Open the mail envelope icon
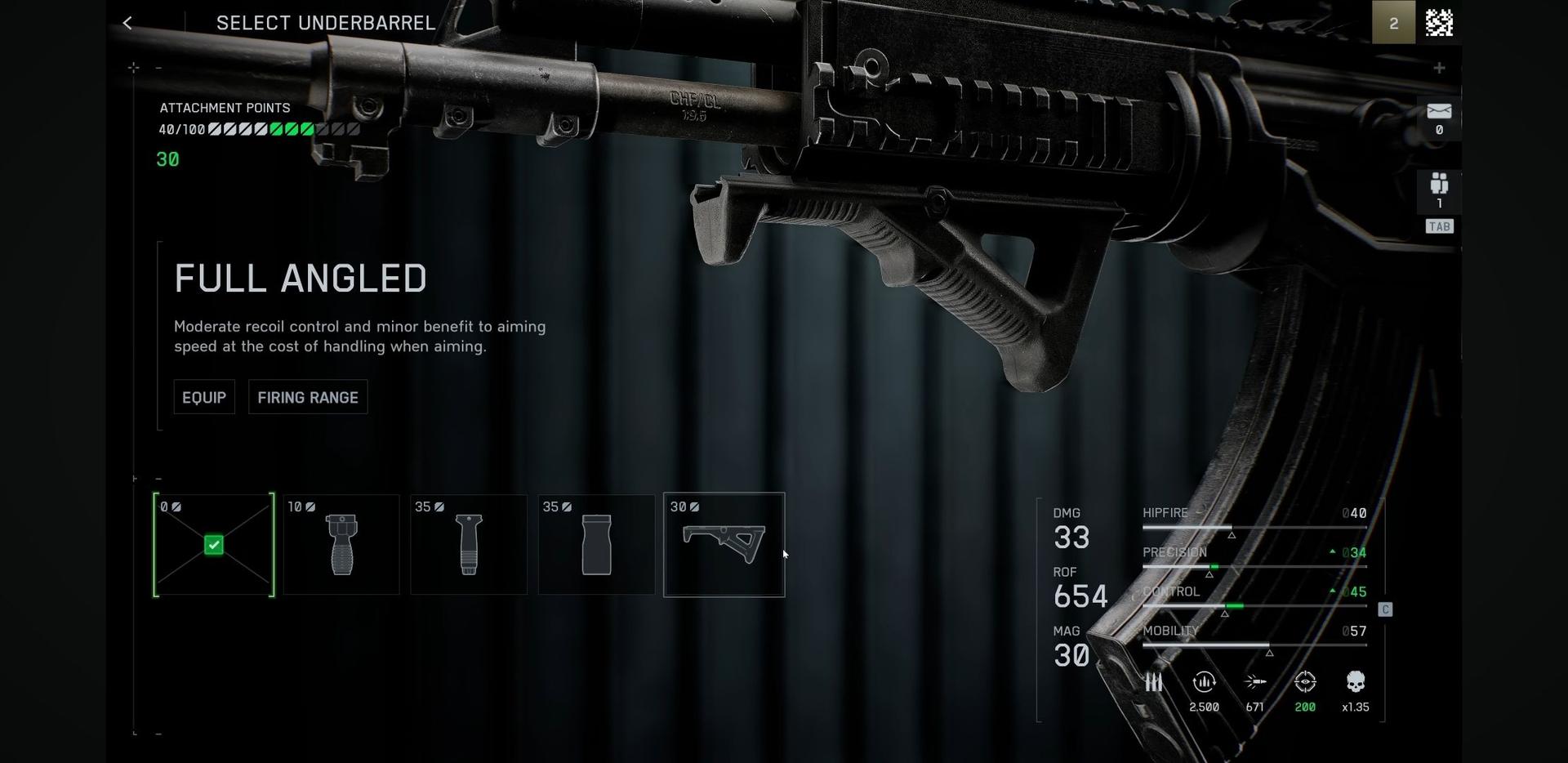The height and width of the screenshot is (763, 1568). point(1439,111)
